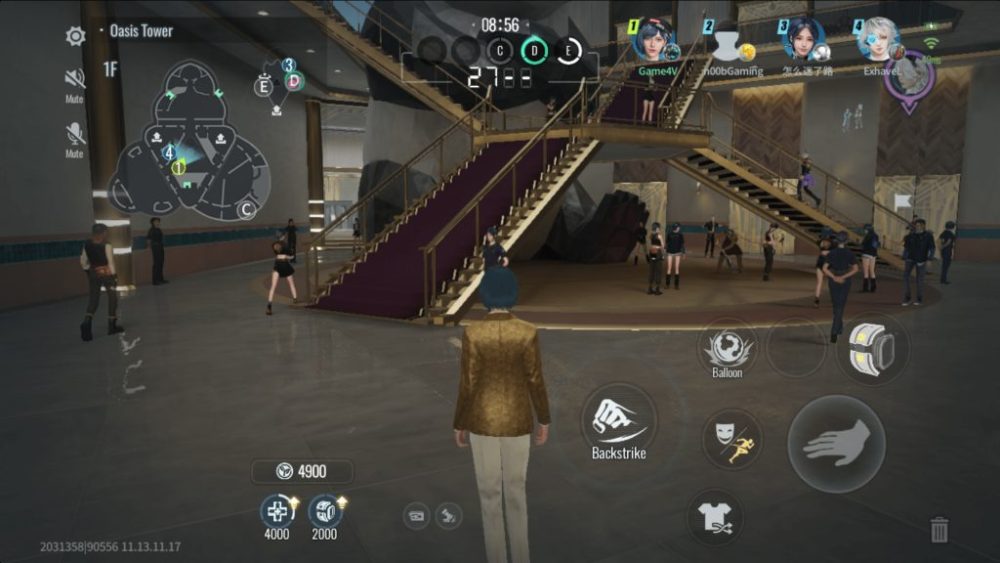
Task: Buy the 4000 medical cross upgrade
Action: tap(277, 512)
